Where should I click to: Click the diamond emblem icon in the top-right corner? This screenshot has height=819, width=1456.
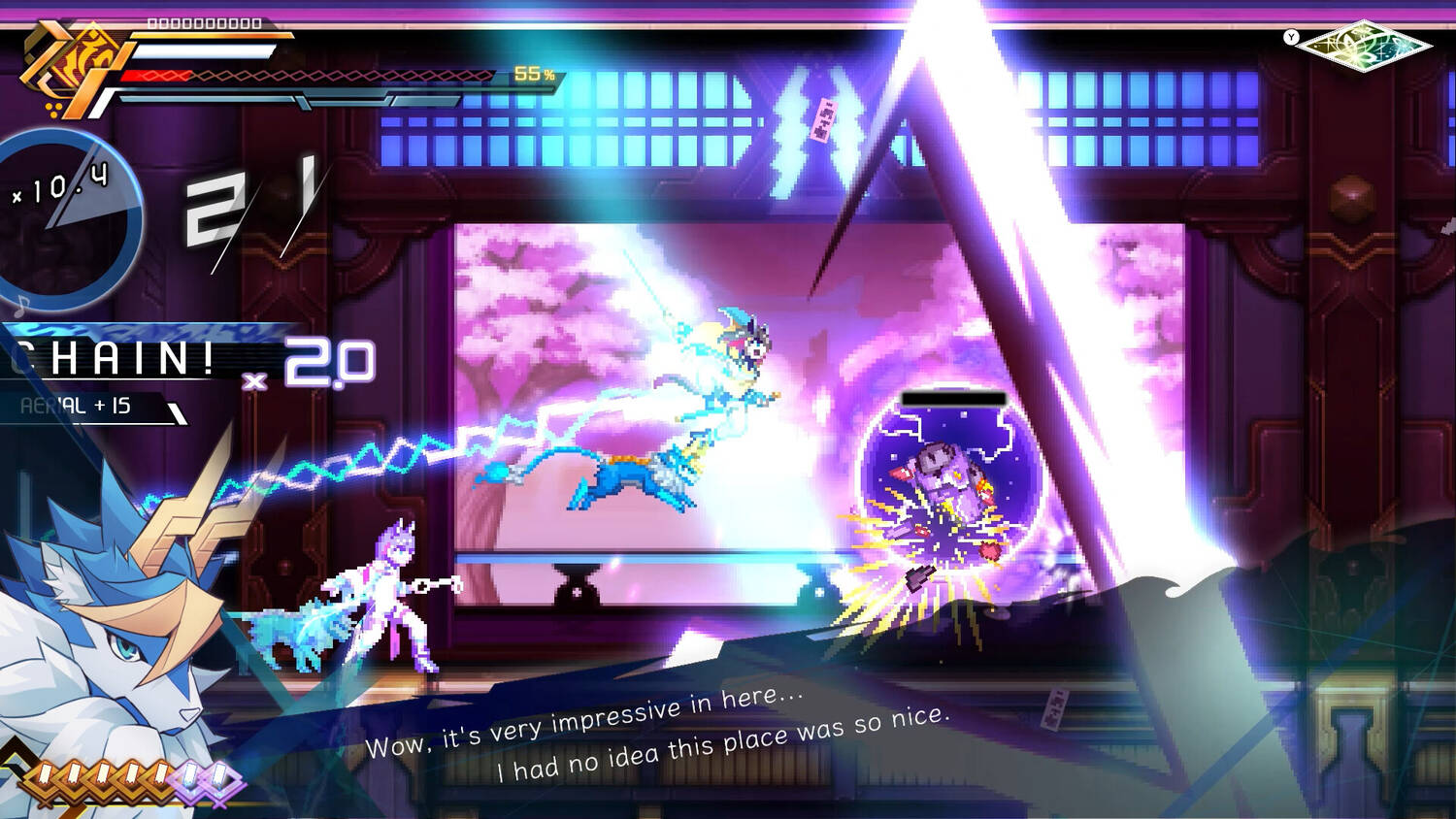click(x=1364, y=45)
